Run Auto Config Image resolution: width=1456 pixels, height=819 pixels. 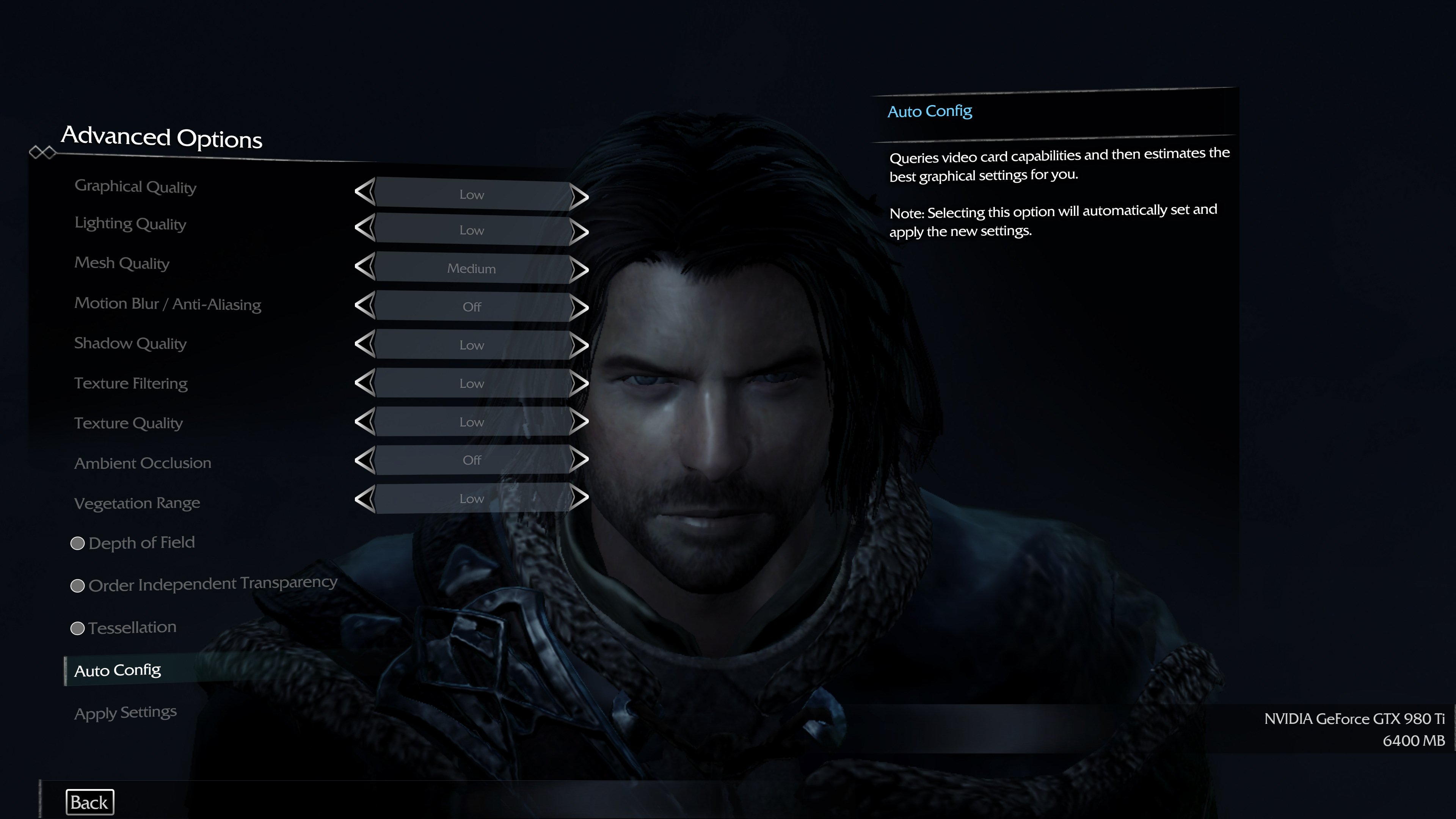click(118, 670)
